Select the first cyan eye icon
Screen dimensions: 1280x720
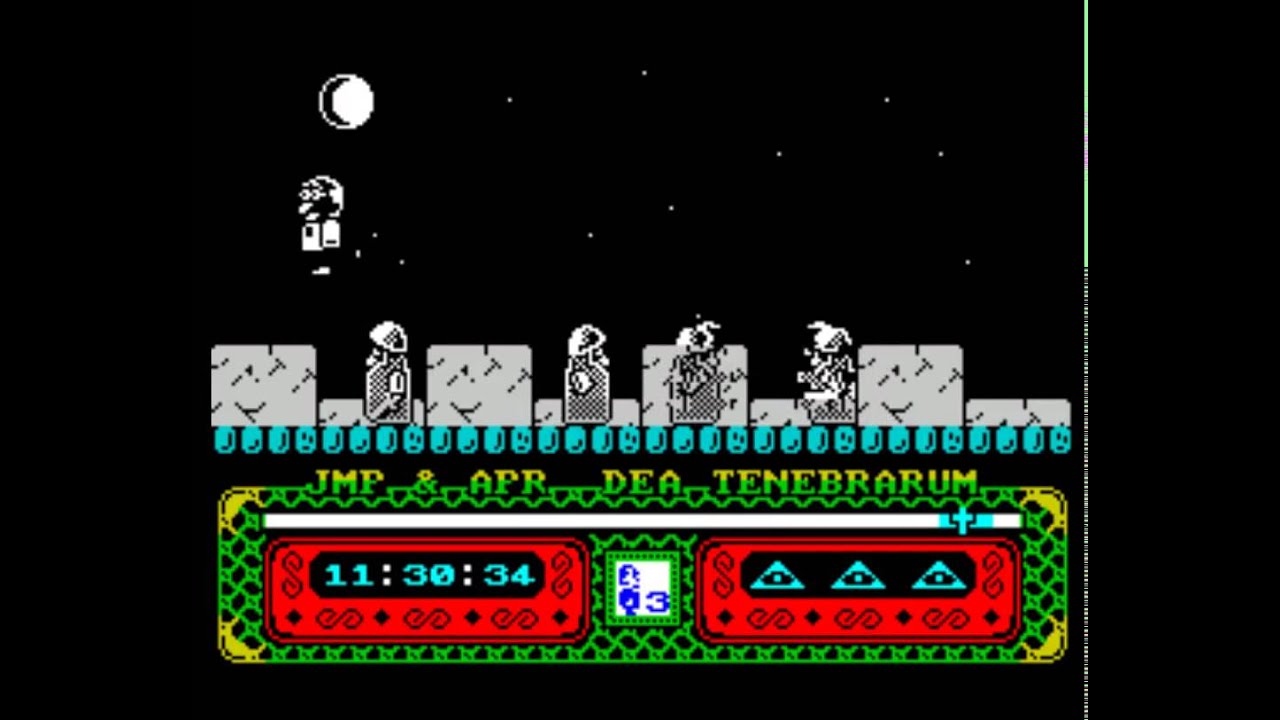[x=778, y=577]
